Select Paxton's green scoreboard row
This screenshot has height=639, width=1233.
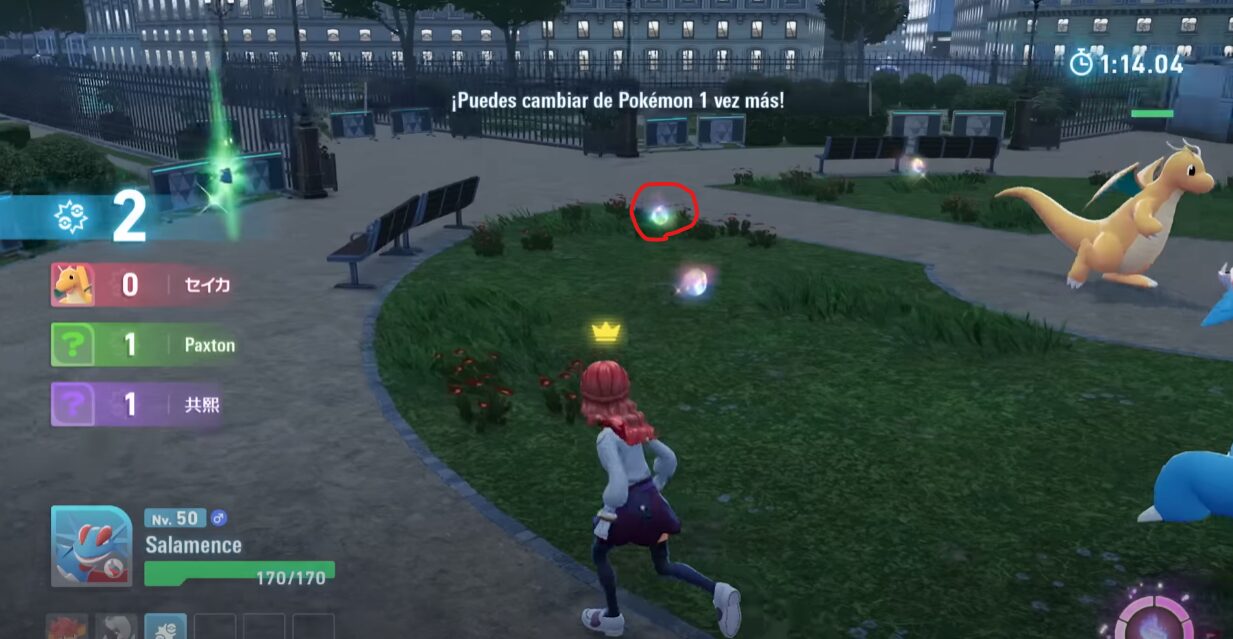145,345
